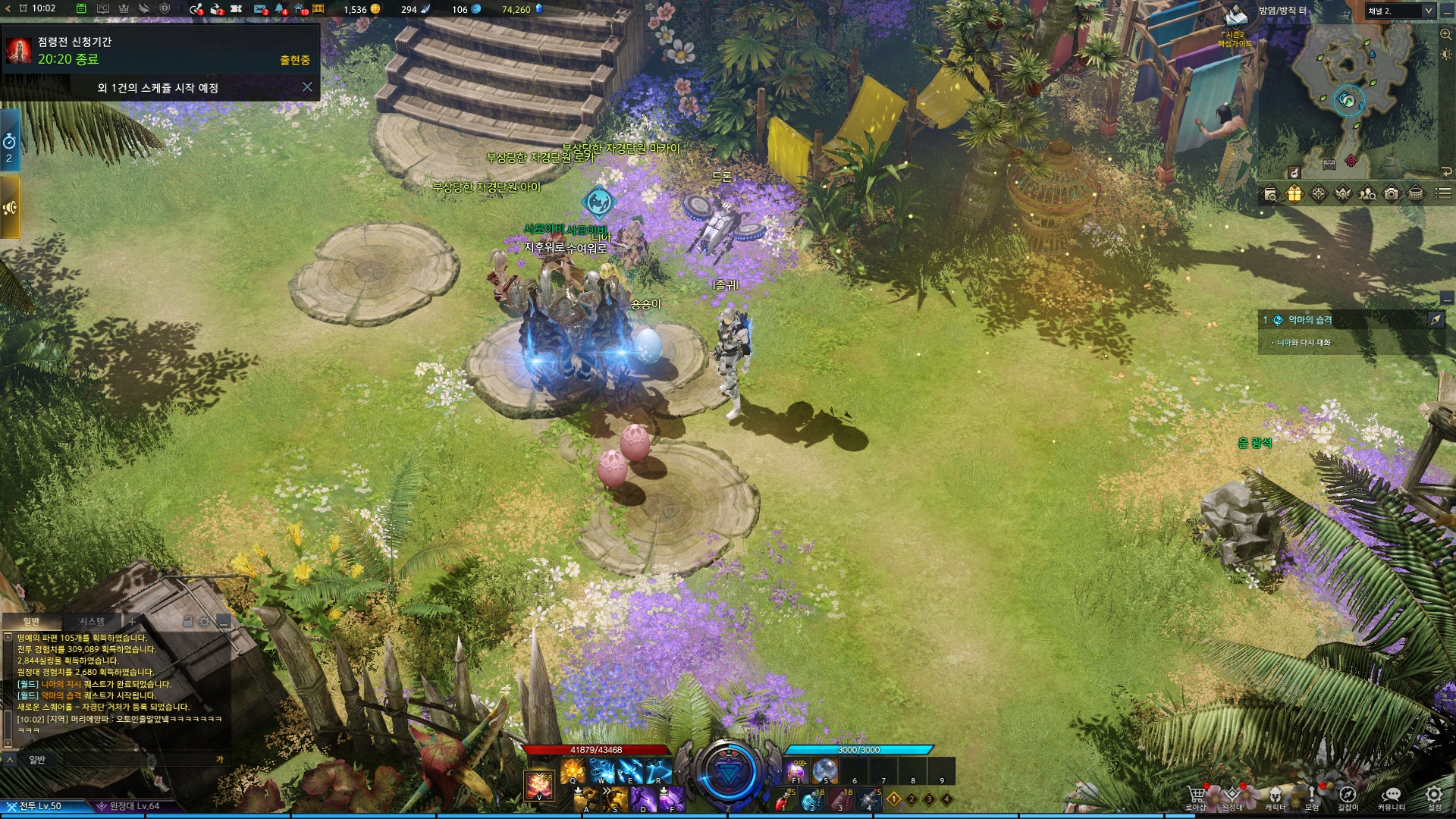Open the golden gift box icon
This screenshot has width=1456, height=819.
click(x=1294, y=194)
